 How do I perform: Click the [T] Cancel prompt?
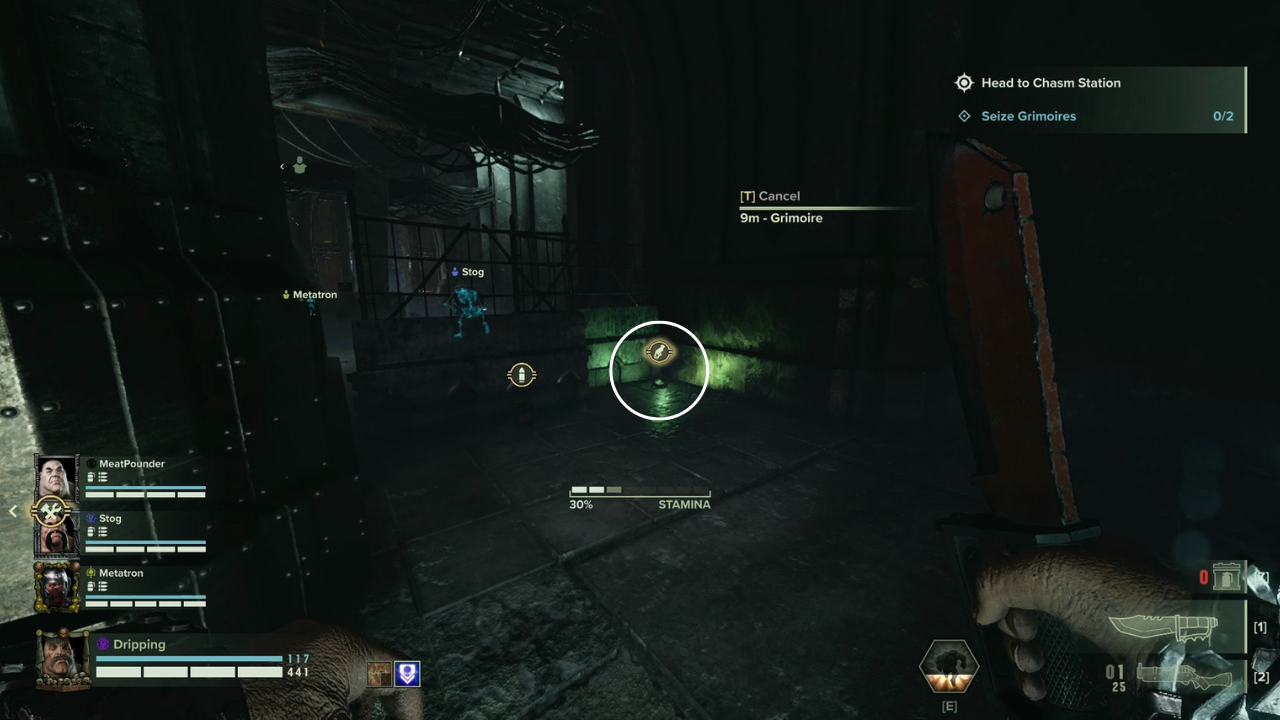click(x=771, y=195)
